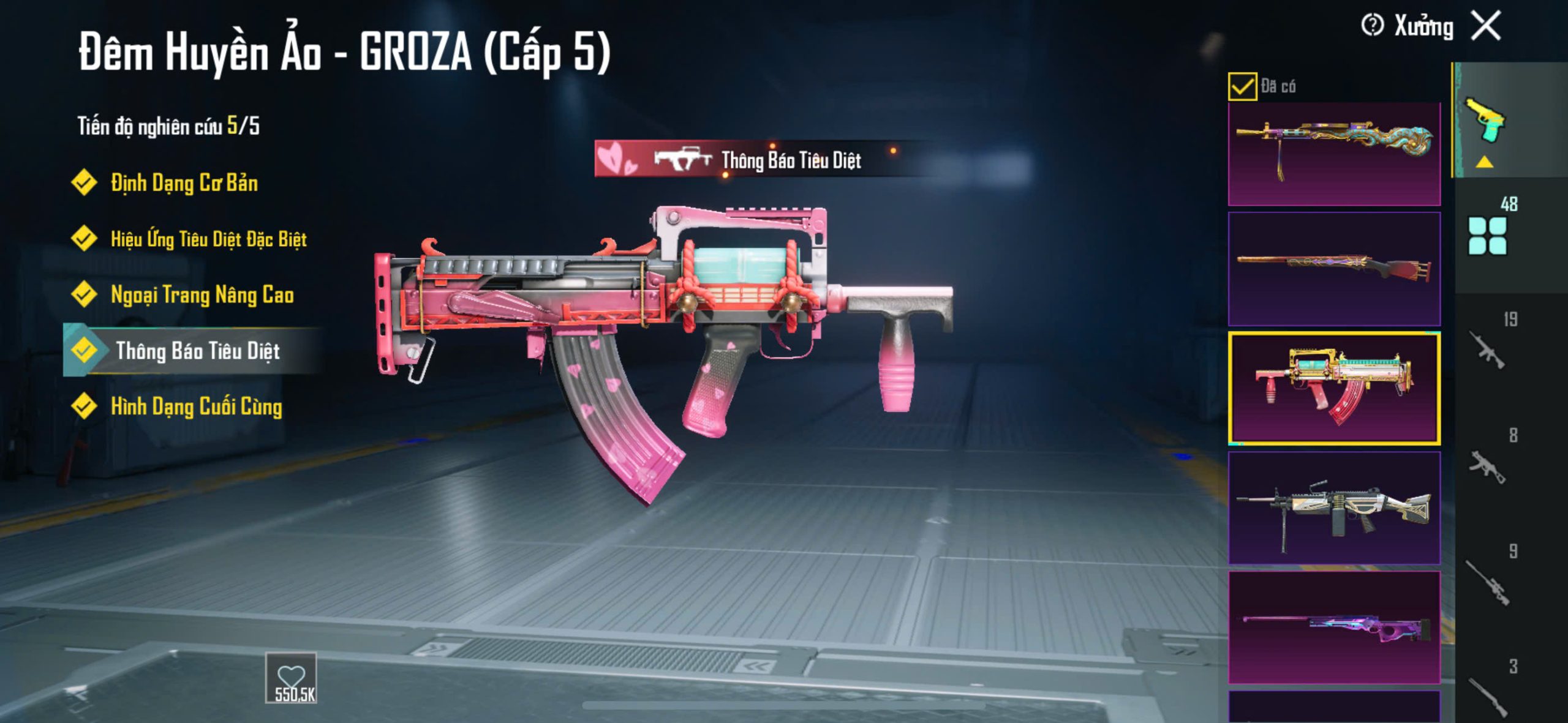This screenshot has width=1568, height=723.
Task: Open the scoped sniper rifle category tab
Action: coord(1490,579)
